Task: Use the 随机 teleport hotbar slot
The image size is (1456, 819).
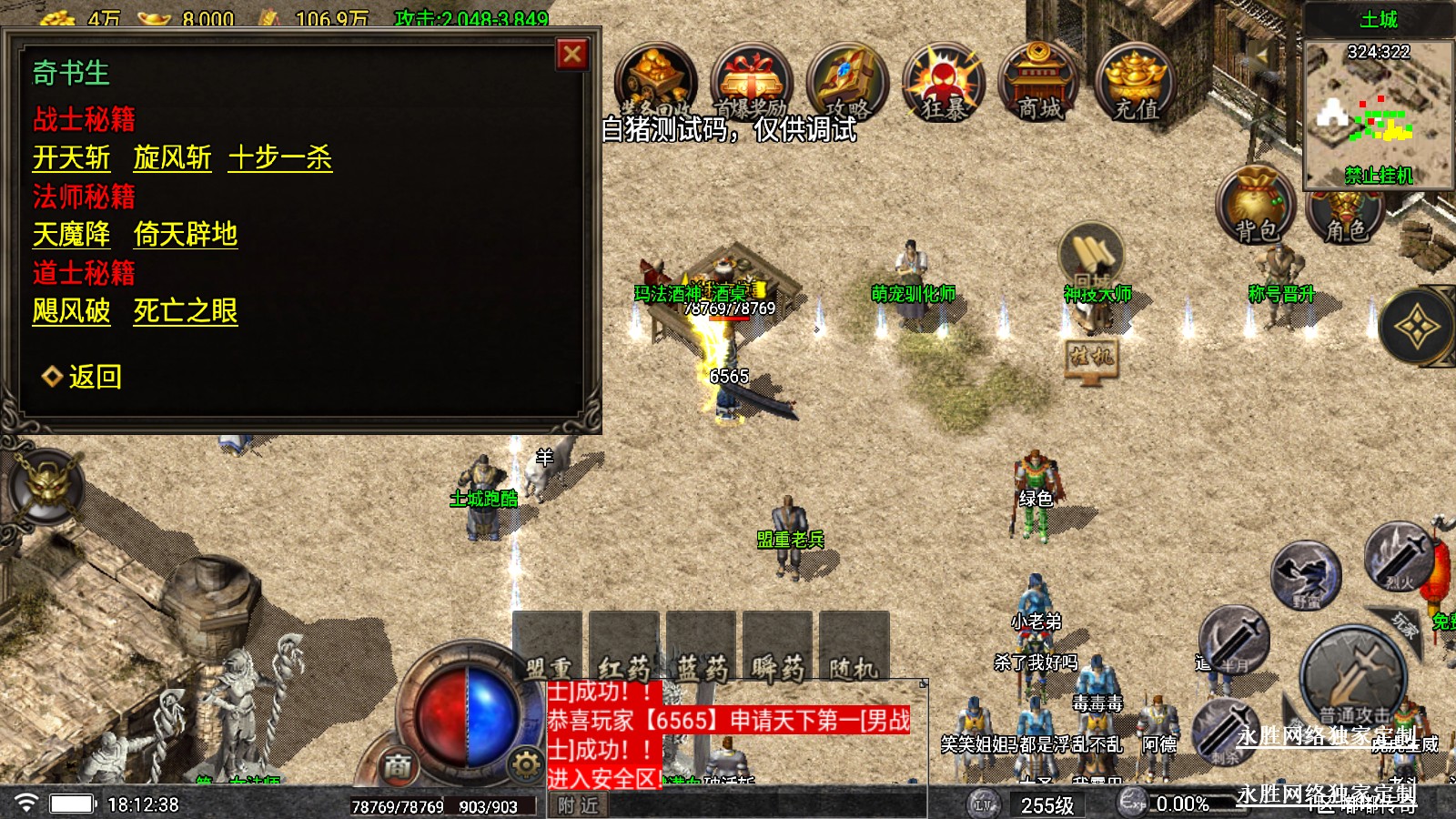Action: click(854, 648)
